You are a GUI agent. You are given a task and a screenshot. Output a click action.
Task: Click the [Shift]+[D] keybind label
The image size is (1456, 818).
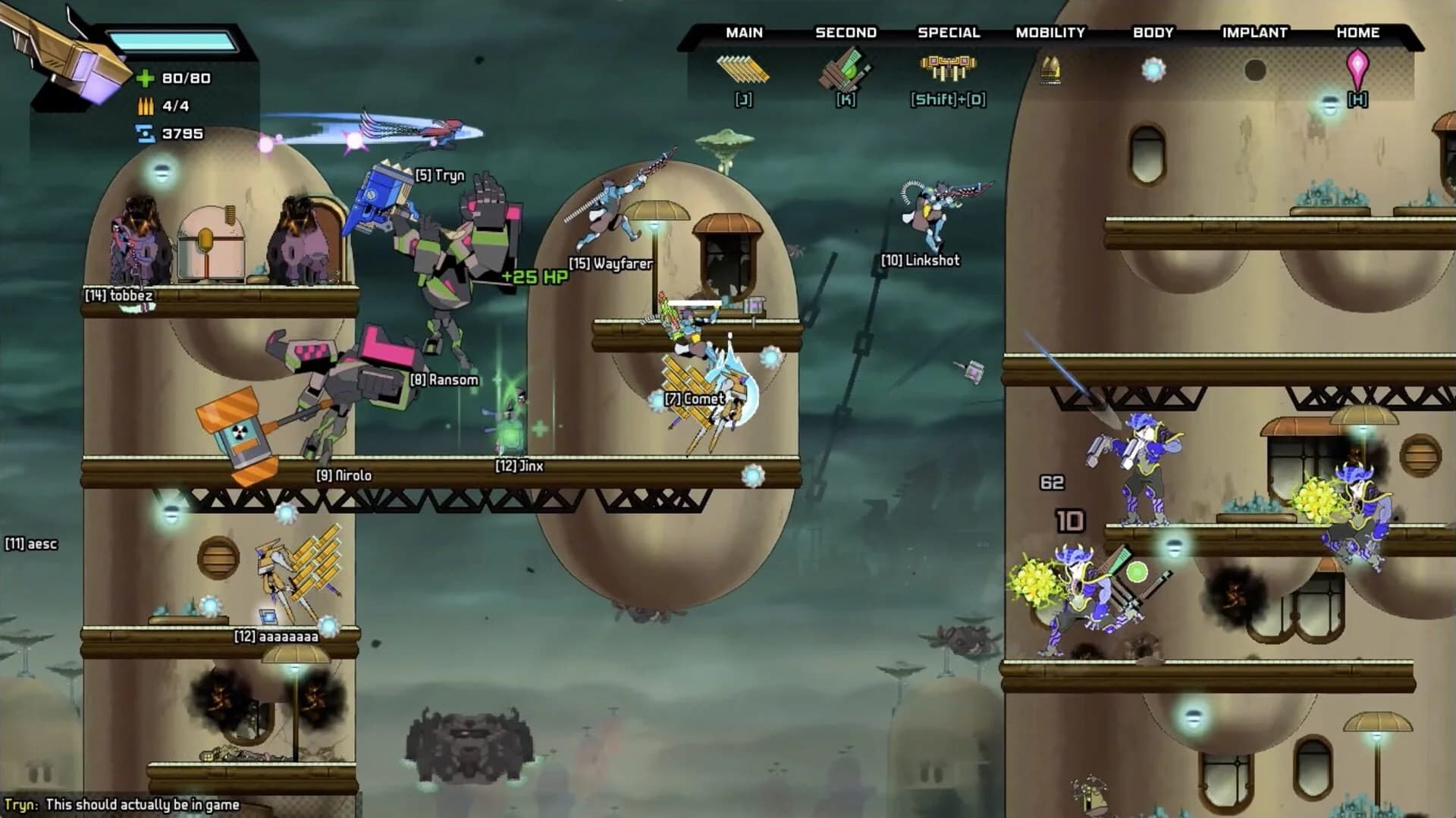(x=947, y=99)
